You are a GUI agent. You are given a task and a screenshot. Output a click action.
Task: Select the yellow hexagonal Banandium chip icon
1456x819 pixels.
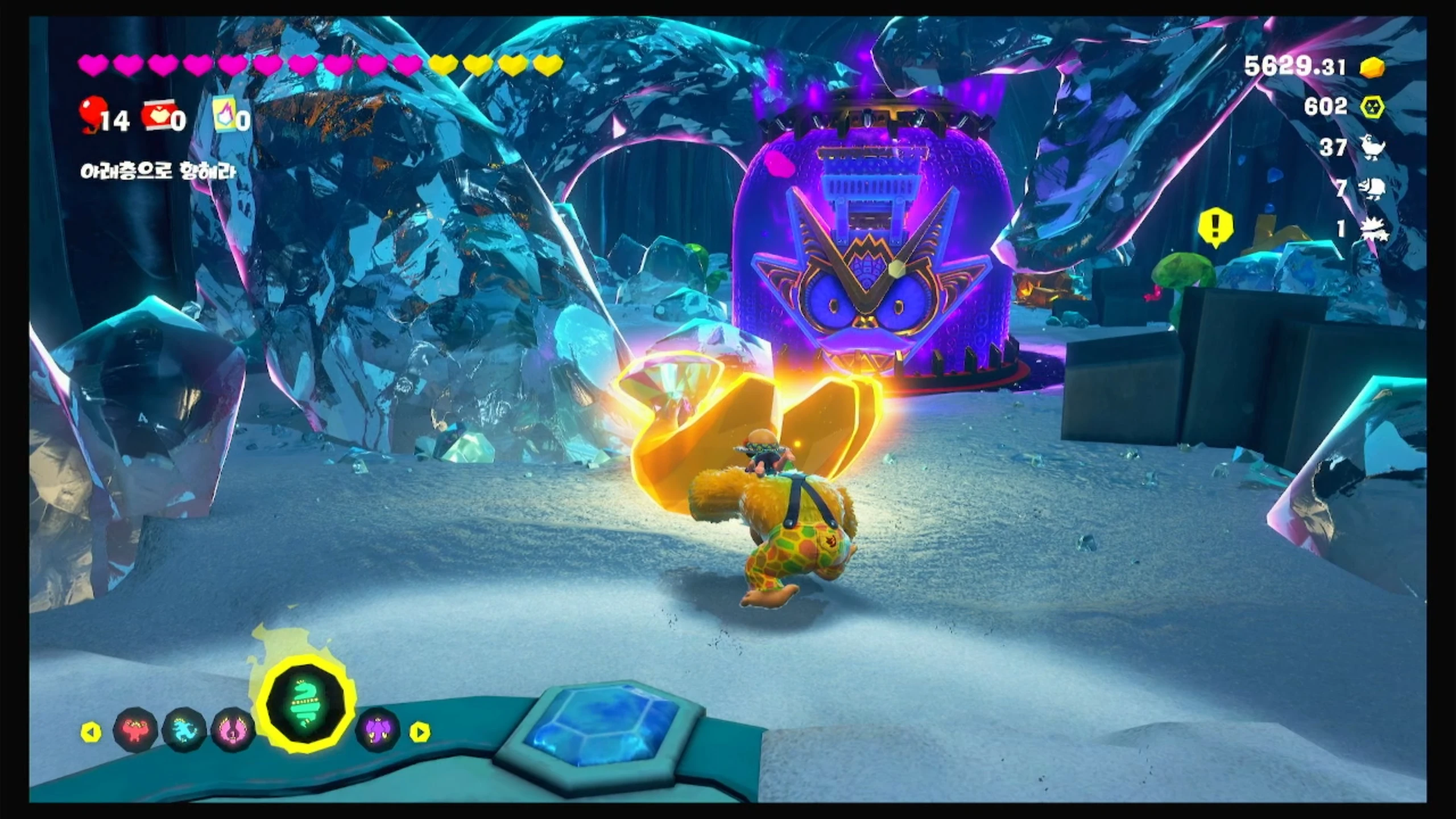point(1372,106)
